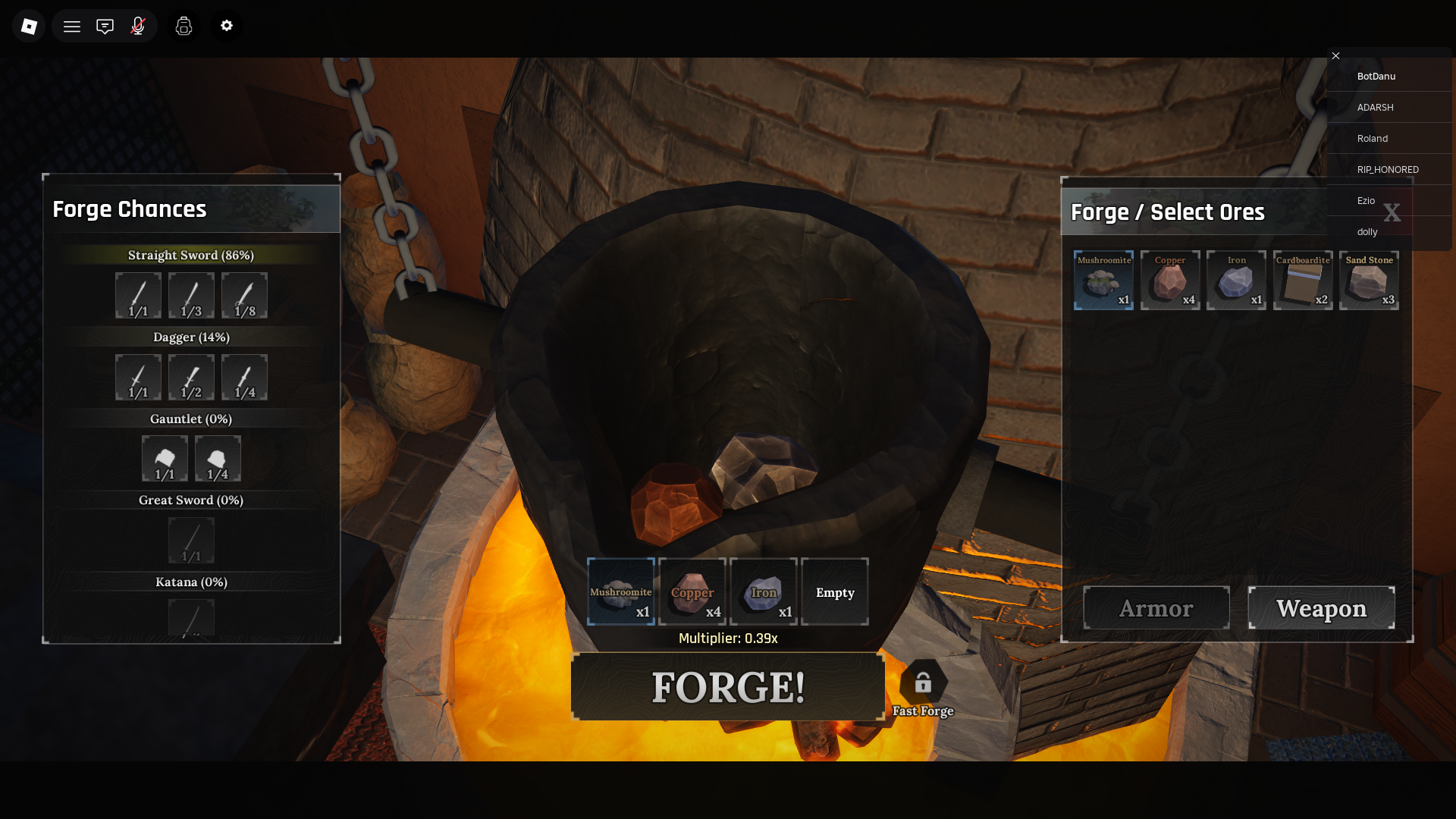Open the Roblox hamburger menu
This screenshot has height=819, width=1456.
(72, 25)
